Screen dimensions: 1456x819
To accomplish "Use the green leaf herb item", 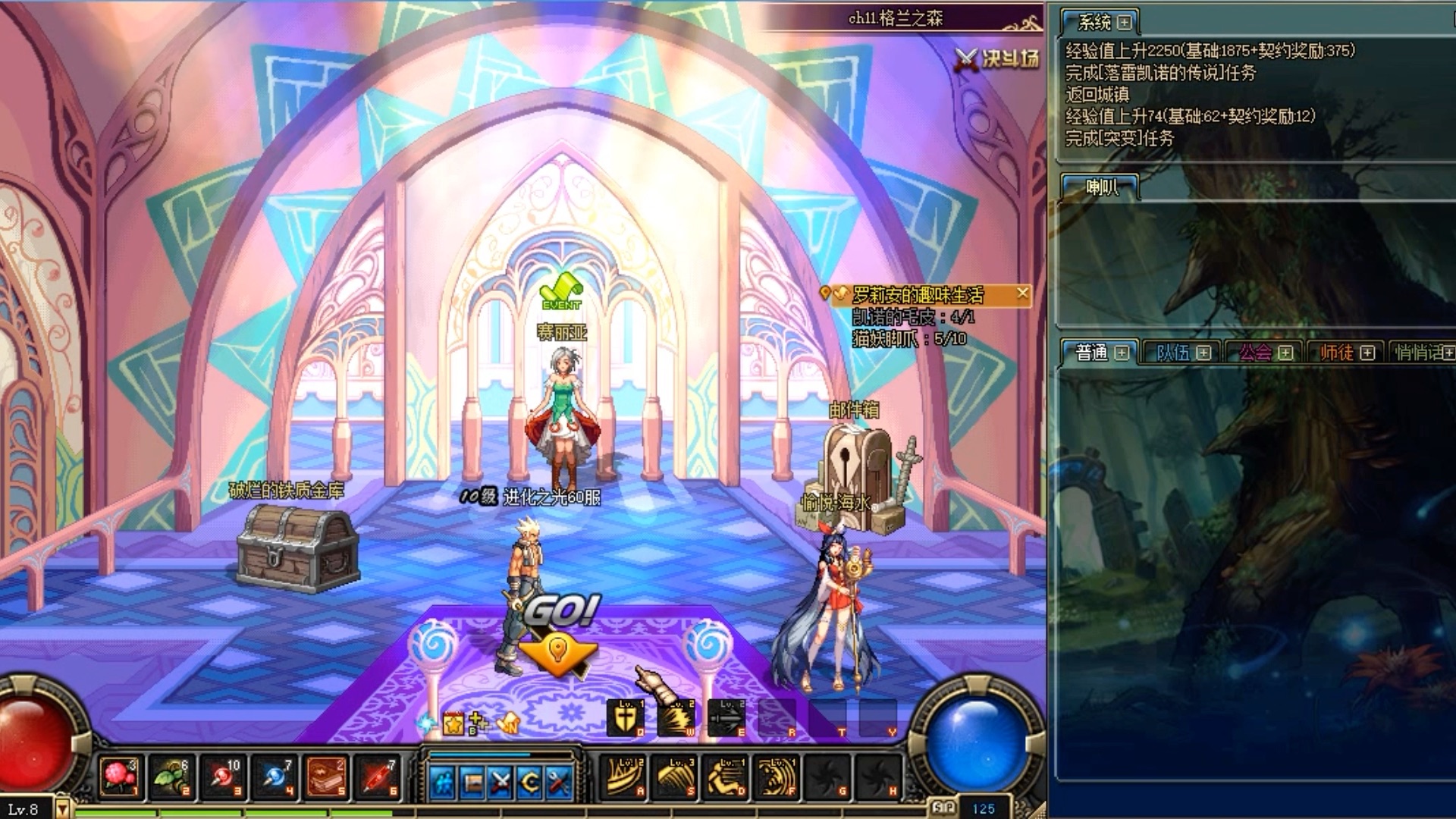I will (x=171, y=777).
